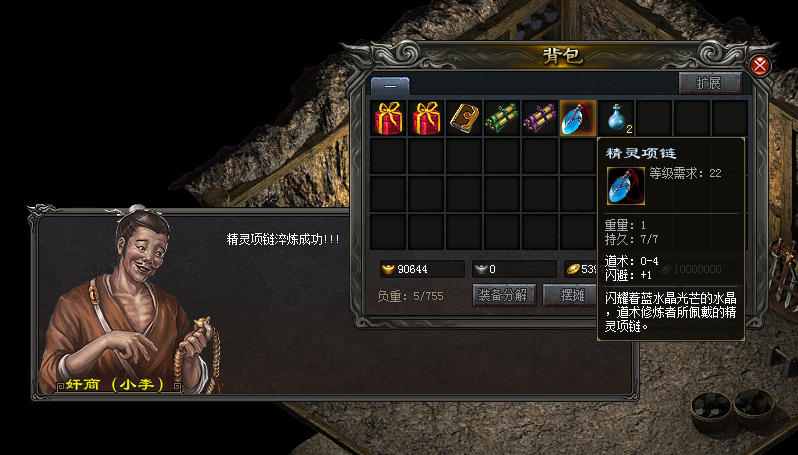Screen dimensions: 798x455
Task: Select the brown book item slot
Action: [464, 118]
